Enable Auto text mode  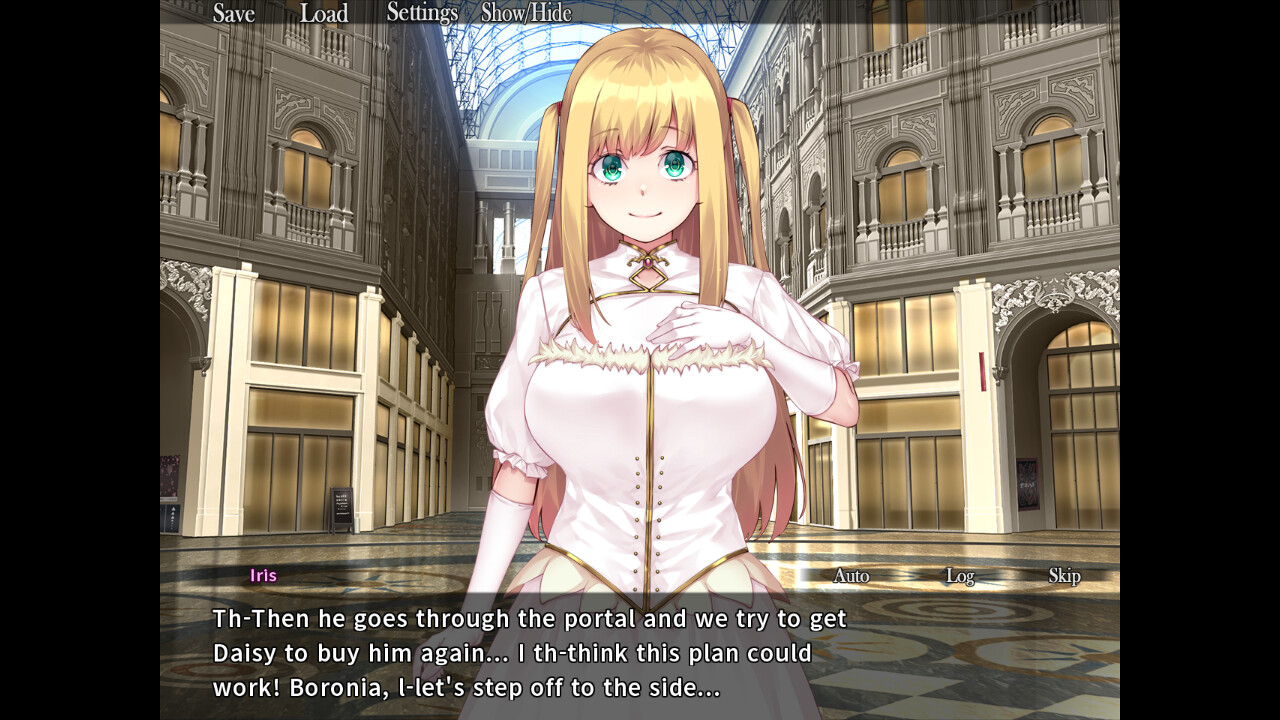coord(849,576)
